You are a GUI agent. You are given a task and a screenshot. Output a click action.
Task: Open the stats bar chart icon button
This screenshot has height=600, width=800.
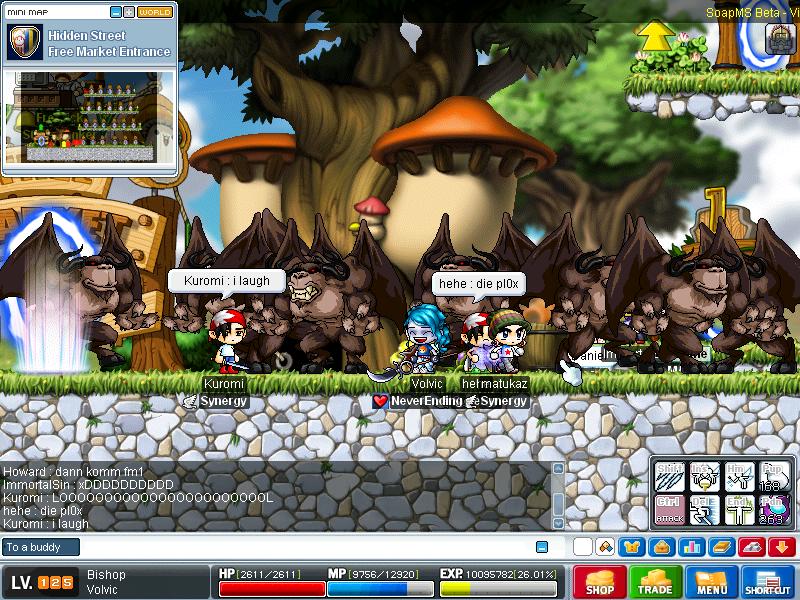coord(691,547)
